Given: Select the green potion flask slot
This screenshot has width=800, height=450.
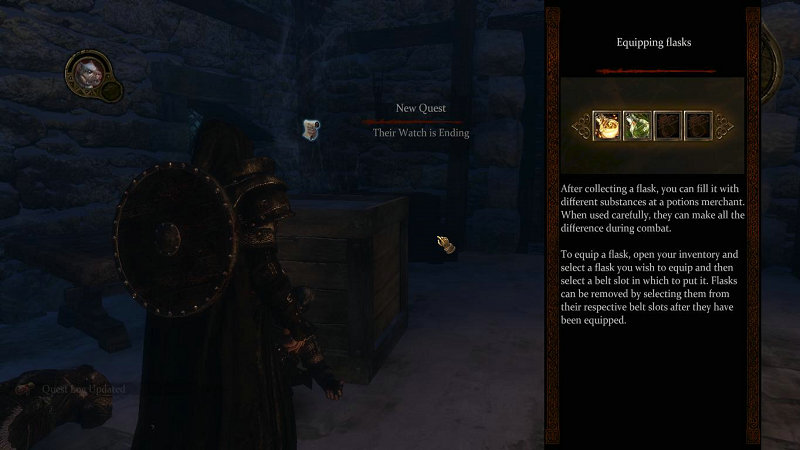Looking at the screenshot, I should [x=638, y=125].
